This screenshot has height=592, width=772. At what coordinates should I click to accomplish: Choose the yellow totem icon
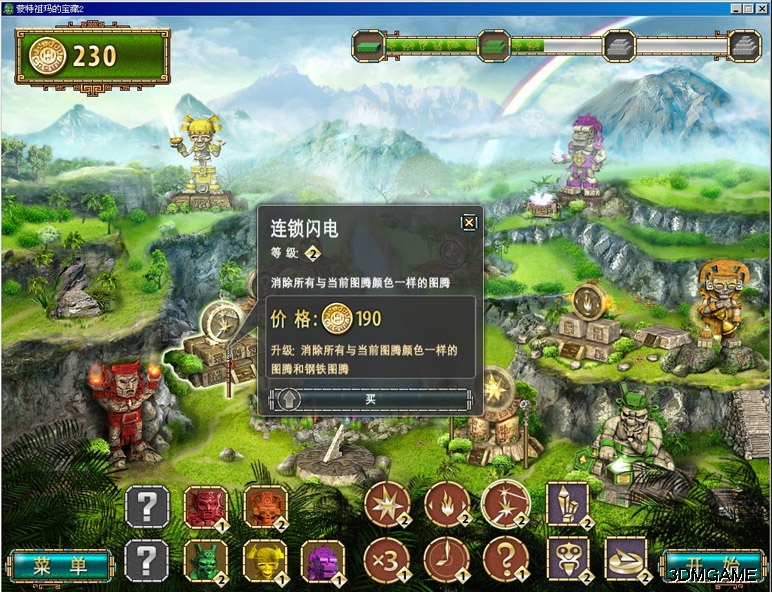click(265, 561)
